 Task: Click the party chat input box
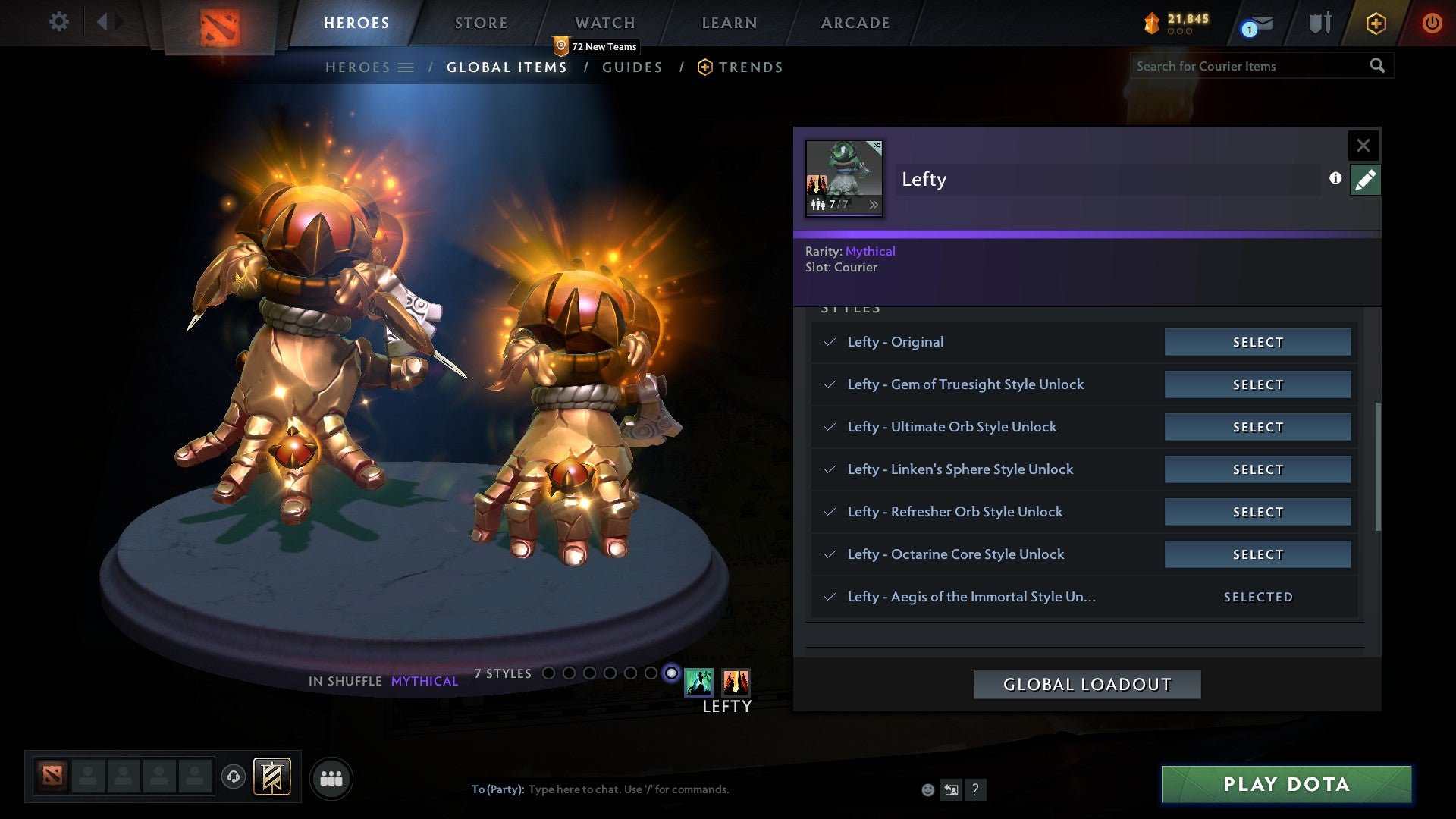click(682, 789)
